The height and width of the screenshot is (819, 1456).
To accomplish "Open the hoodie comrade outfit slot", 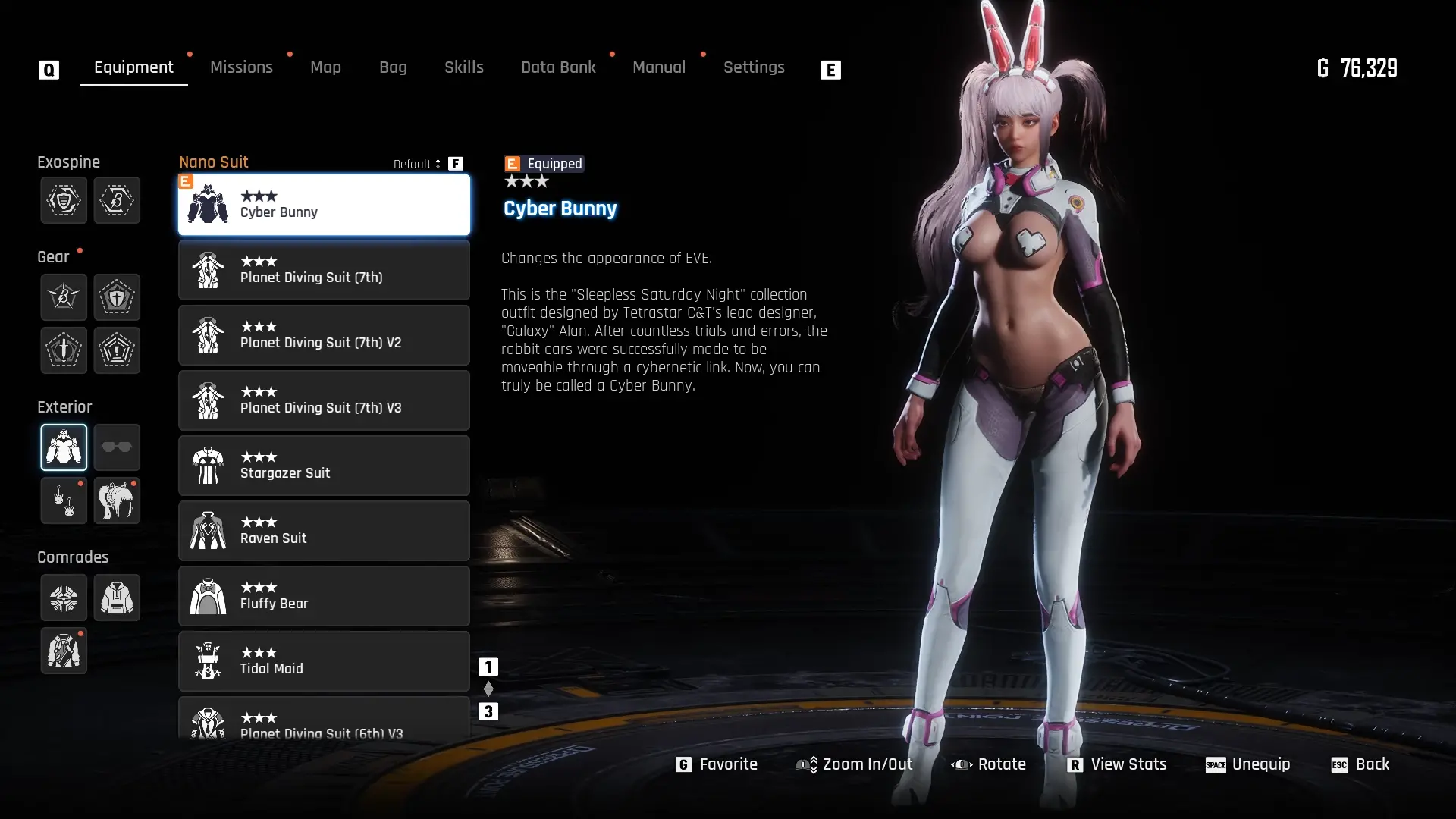I will tap(117, 598).
